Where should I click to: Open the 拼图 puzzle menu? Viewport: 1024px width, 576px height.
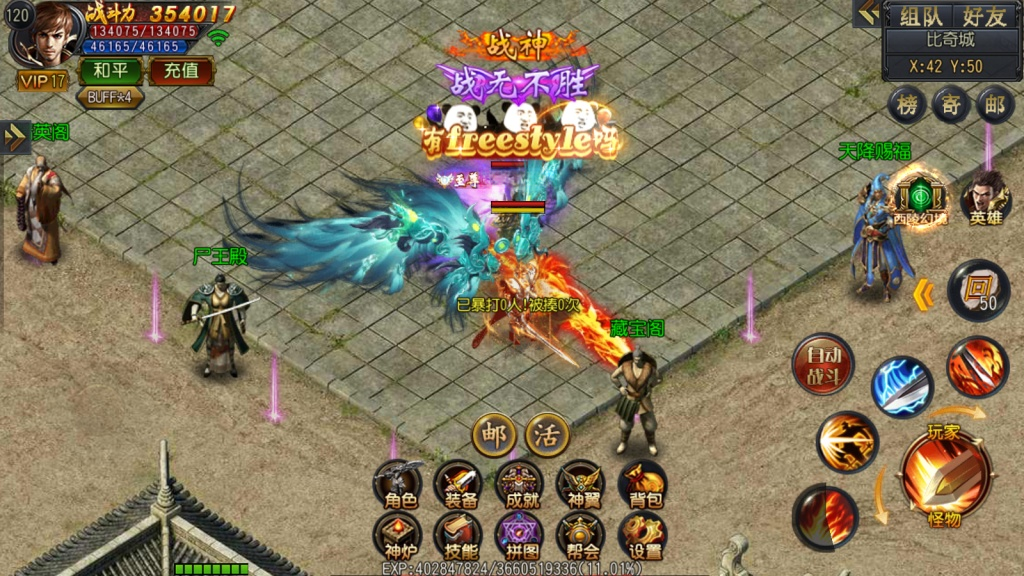(x=520, y=537)
